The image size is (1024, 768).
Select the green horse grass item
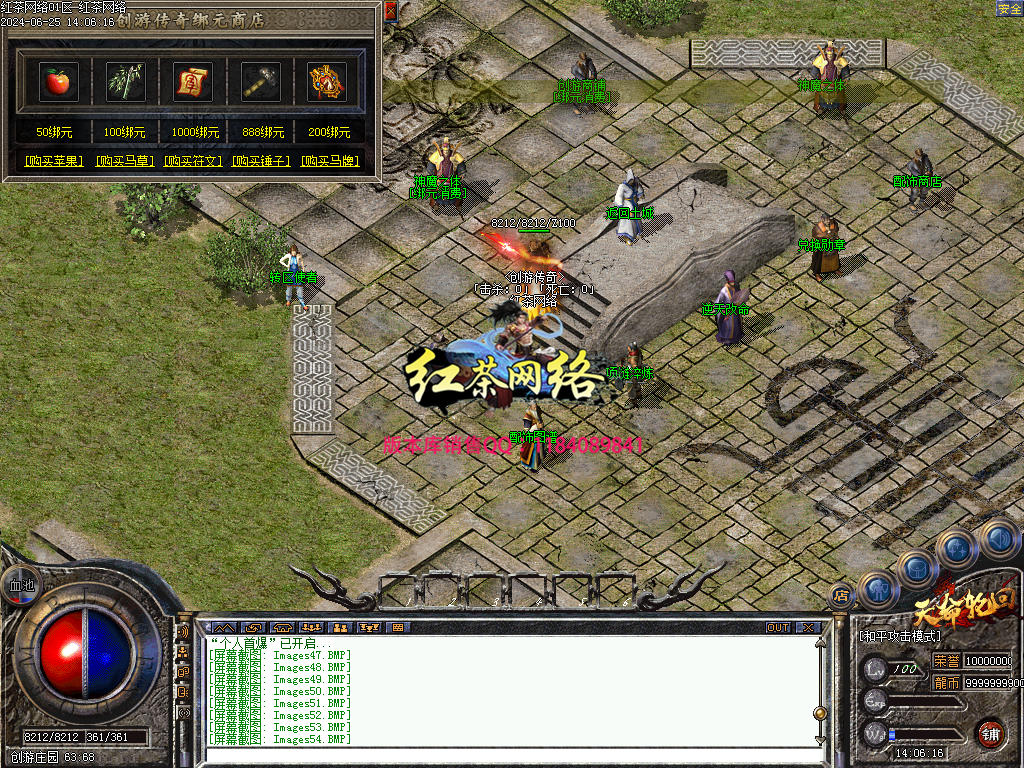click(126, 81)
